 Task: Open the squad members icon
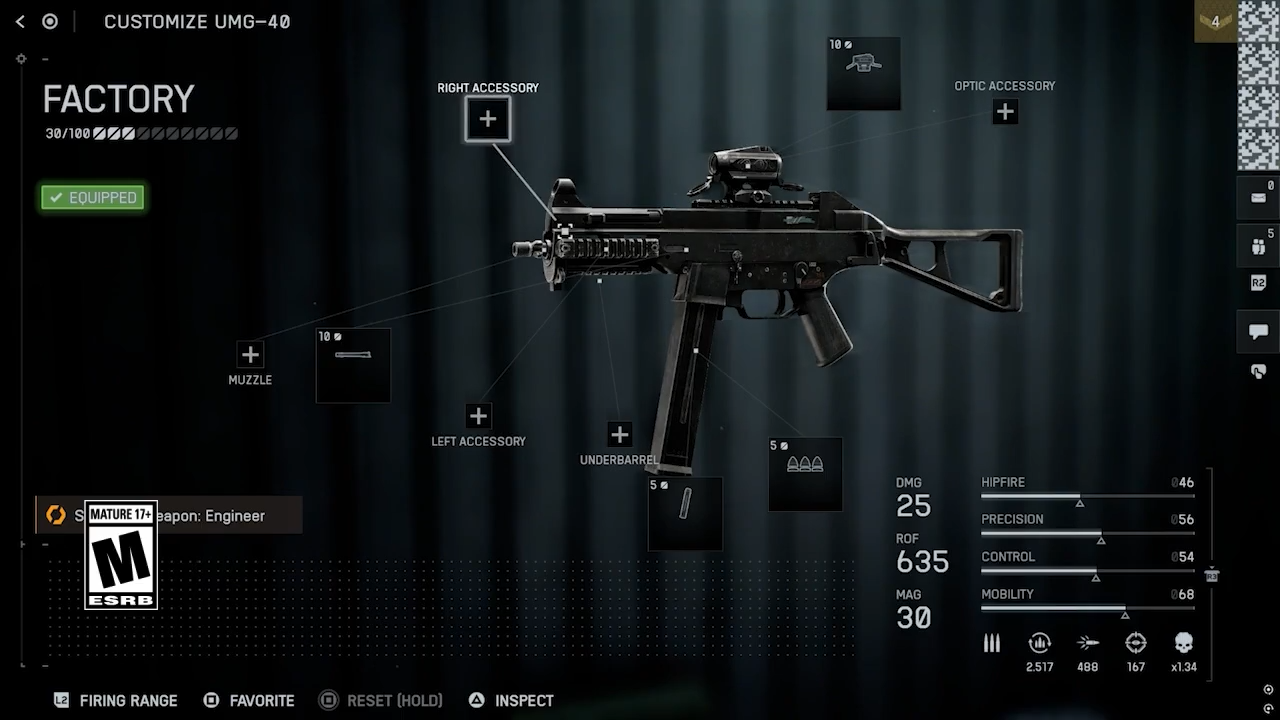[1258, 246]
